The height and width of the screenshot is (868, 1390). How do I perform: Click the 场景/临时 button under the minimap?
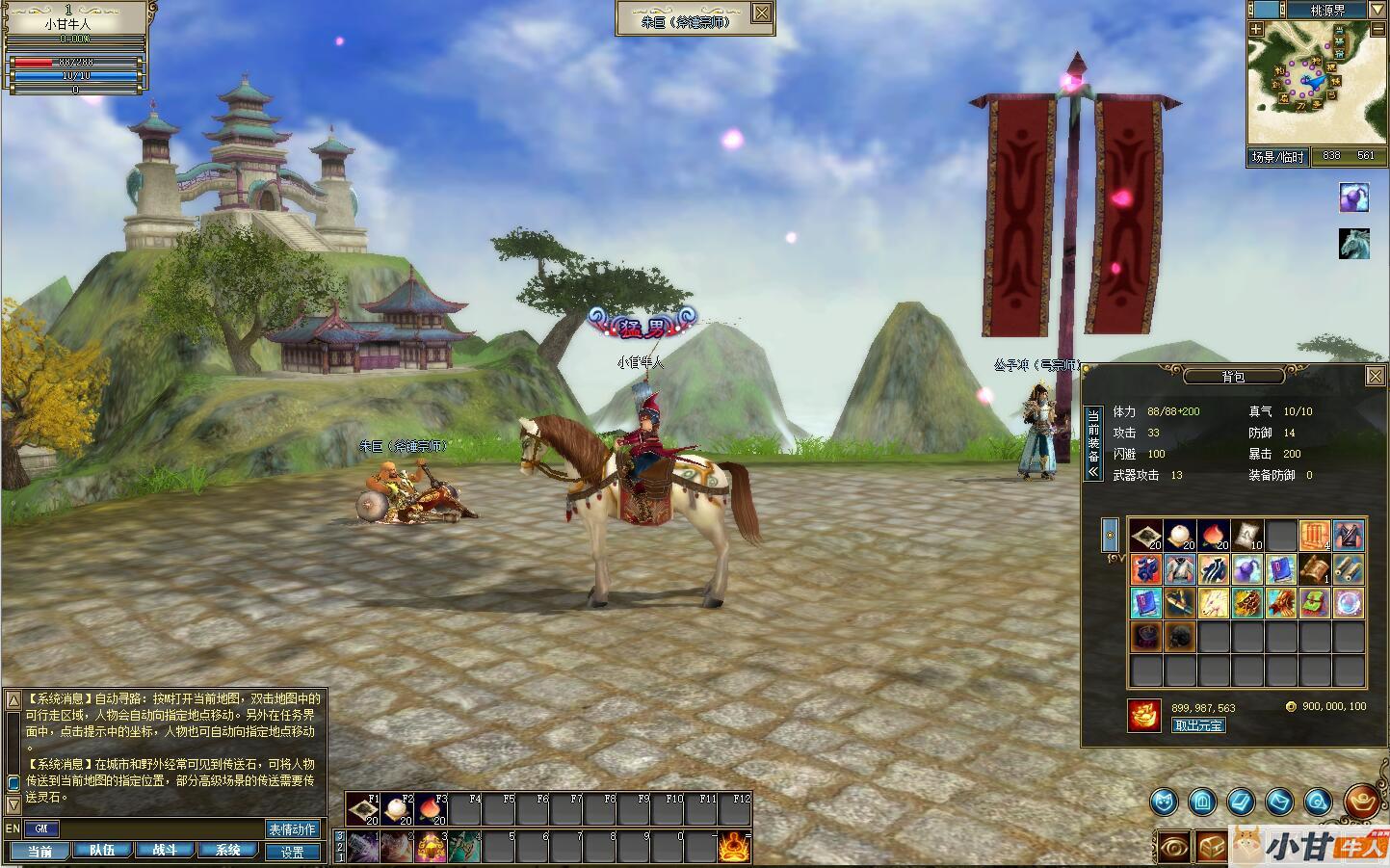(1277, 156)
